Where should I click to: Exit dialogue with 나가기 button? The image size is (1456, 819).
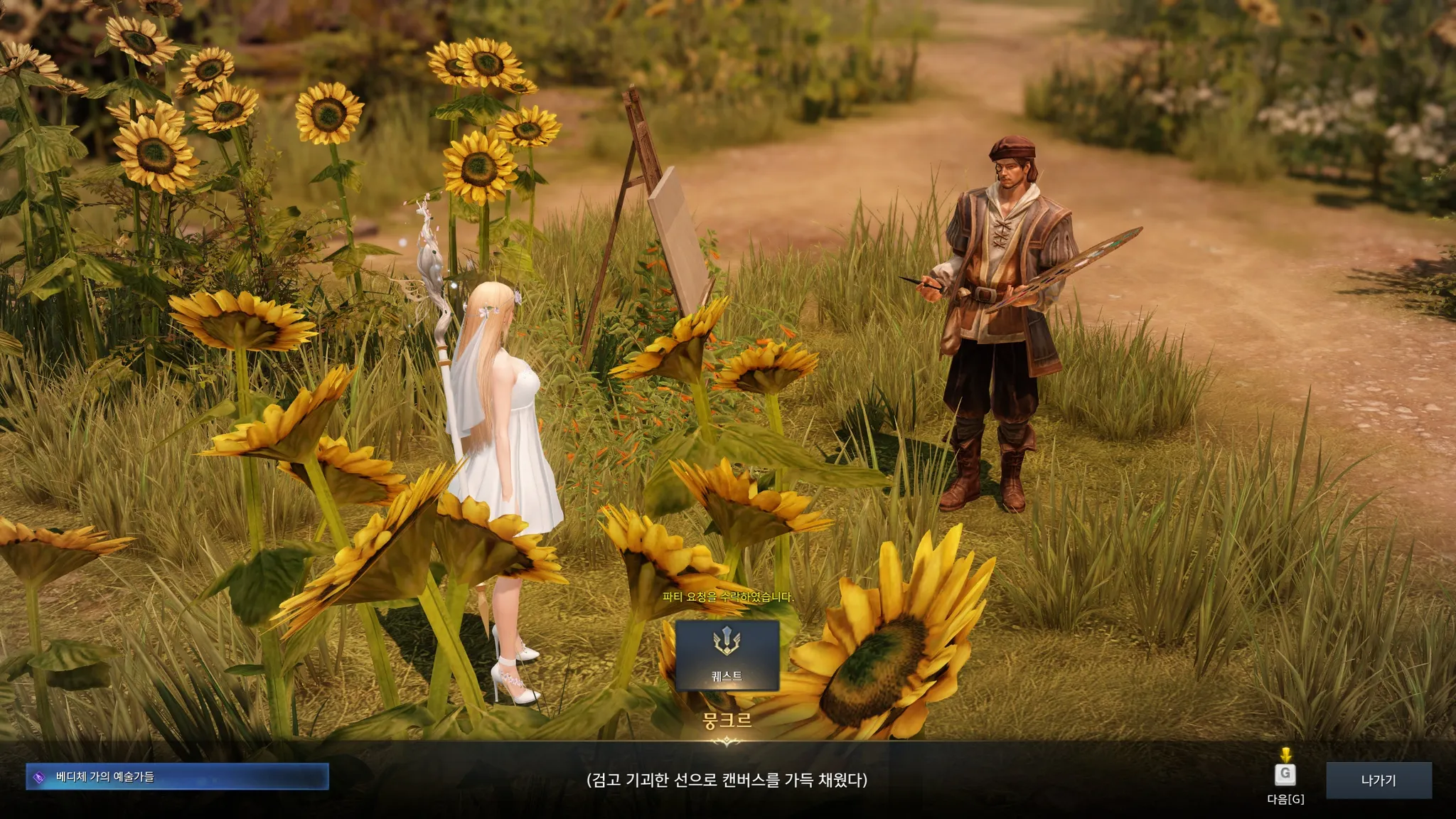pyautogui.click(x=1378, y=780)
